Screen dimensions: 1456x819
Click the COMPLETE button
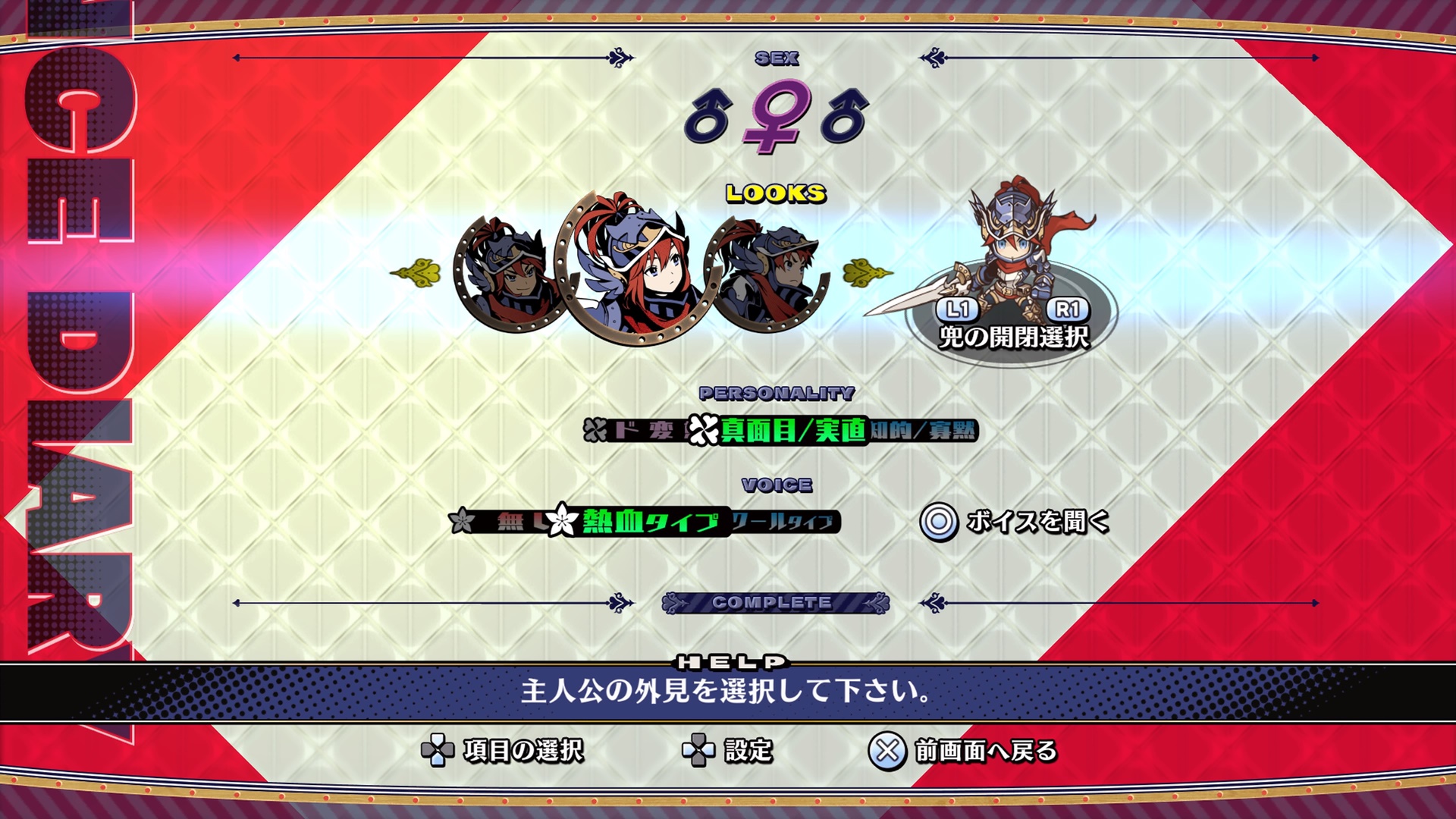[x=774, y=603]
